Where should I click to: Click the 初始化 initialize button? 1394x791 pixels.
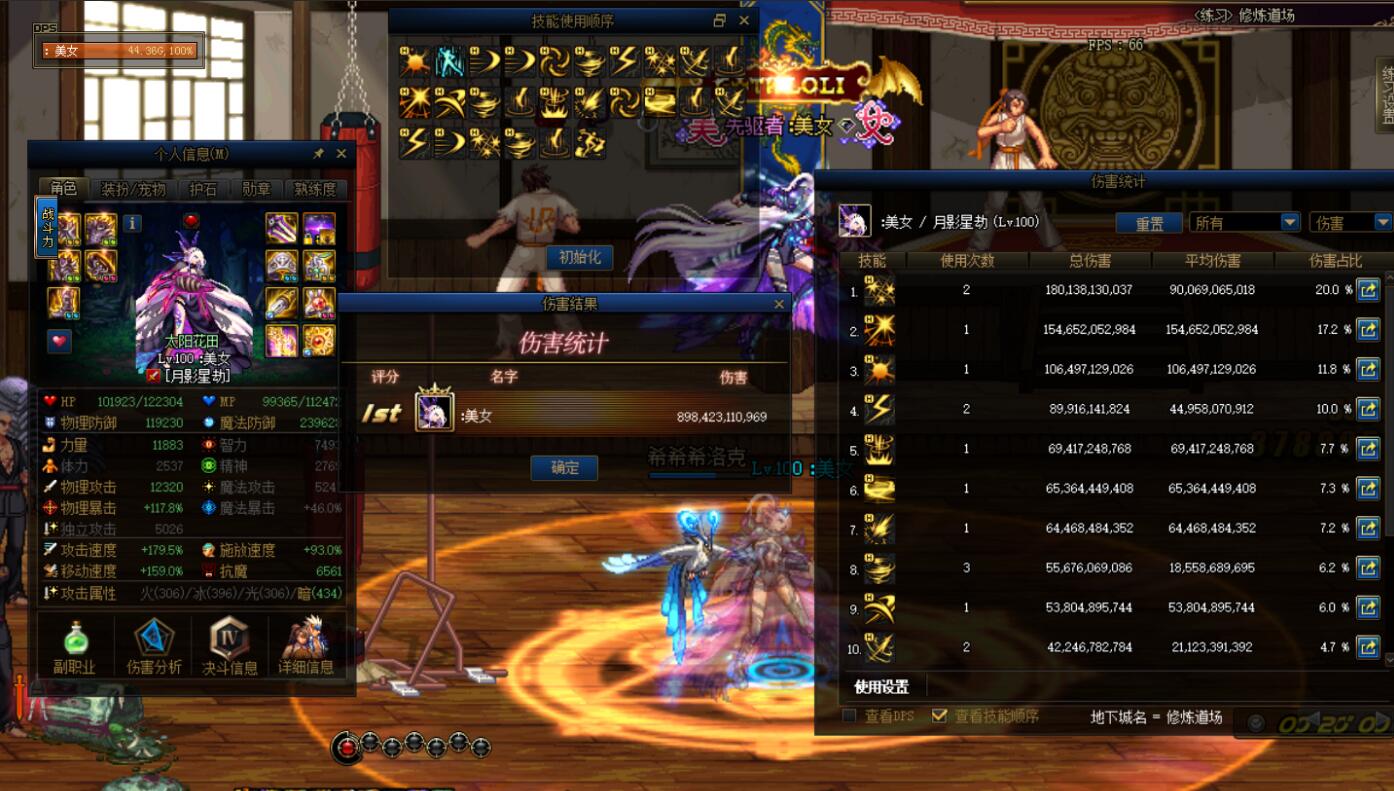(580, 257)
